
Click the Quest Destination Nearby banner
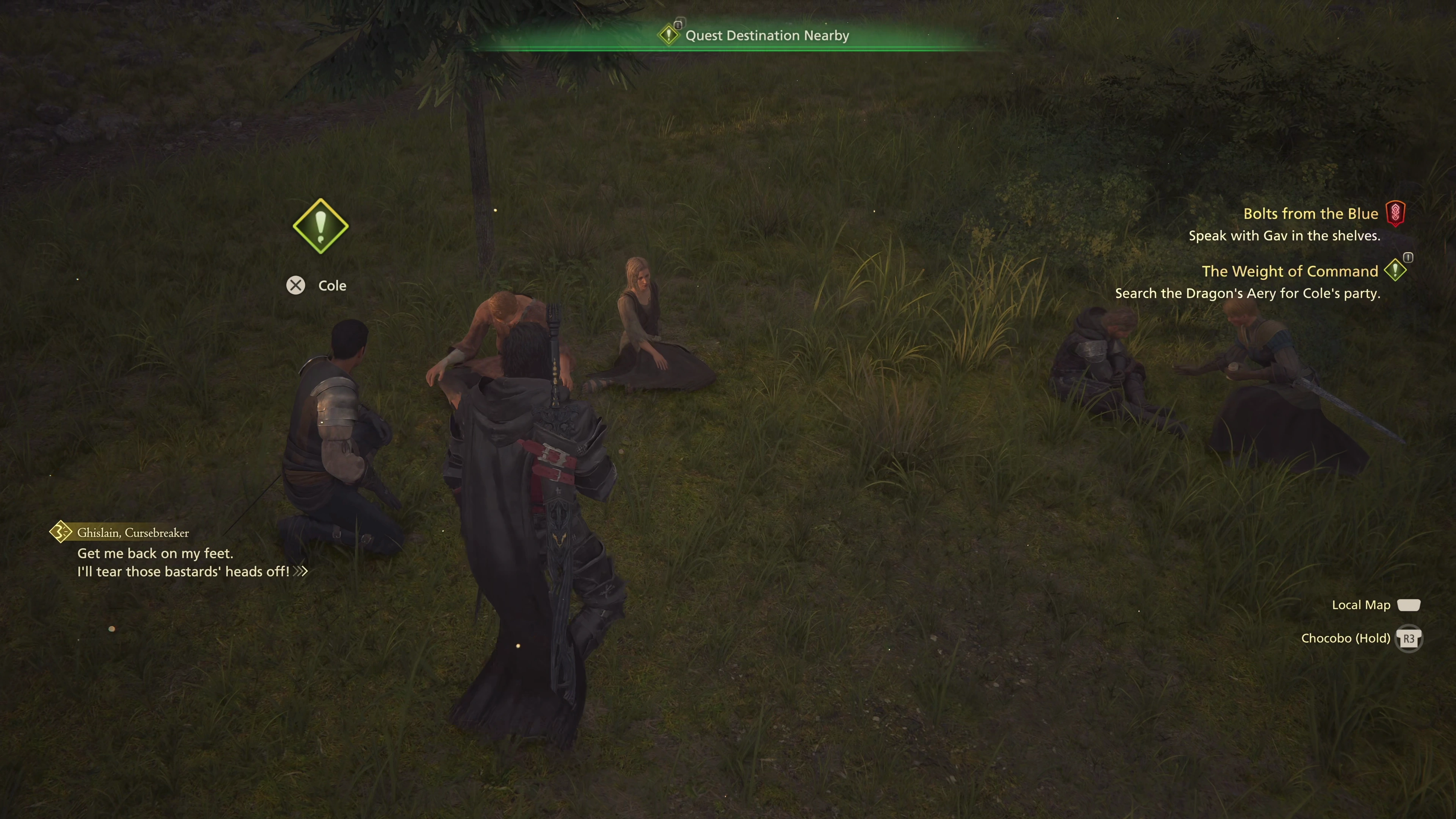coord(766,36)
